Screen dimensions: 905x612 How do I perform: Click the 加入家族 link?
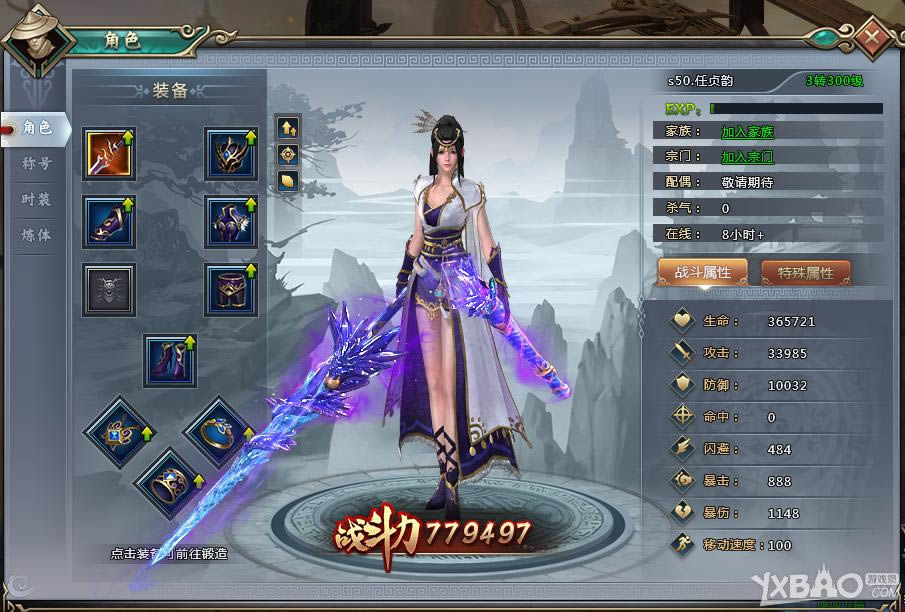[x=747, y=131]
